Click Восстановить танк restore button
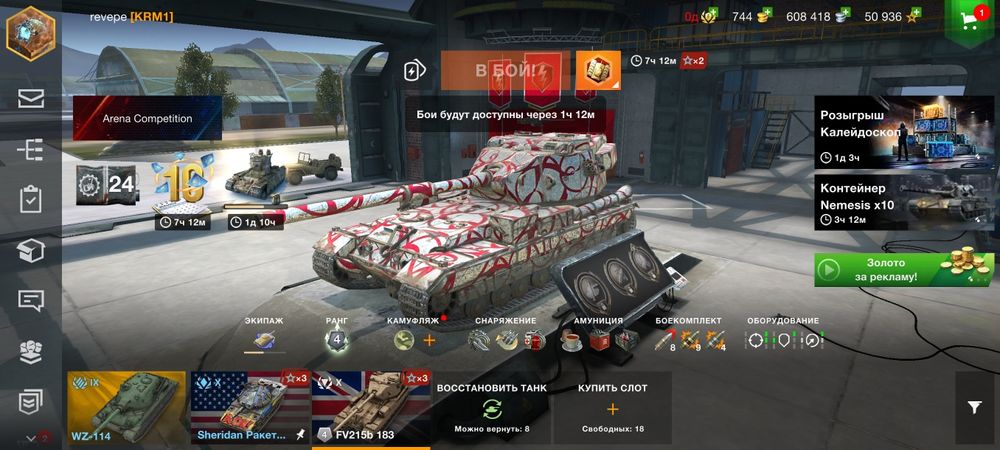This screenshot has height=450, width=1000. coord(492,408)
